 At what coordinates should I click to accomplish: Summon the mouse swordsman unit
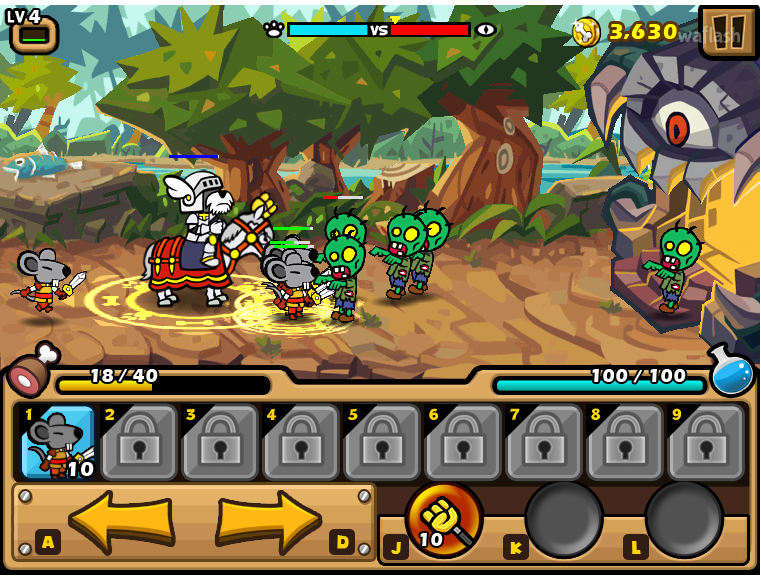pos(58,441)
